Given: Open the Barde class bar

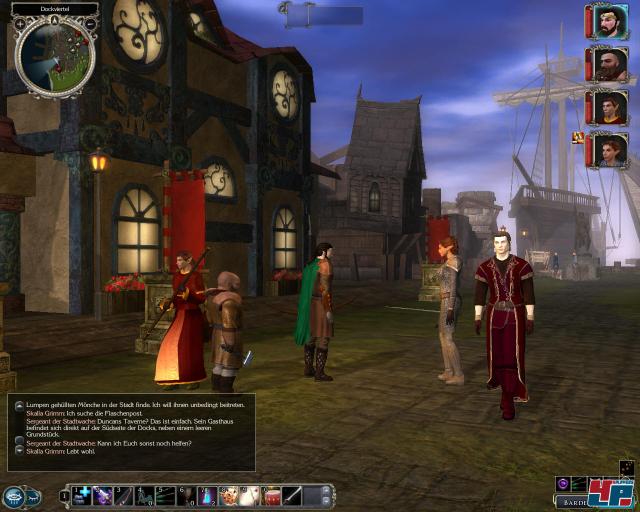Looking at the screenshot, I should 571,503.
